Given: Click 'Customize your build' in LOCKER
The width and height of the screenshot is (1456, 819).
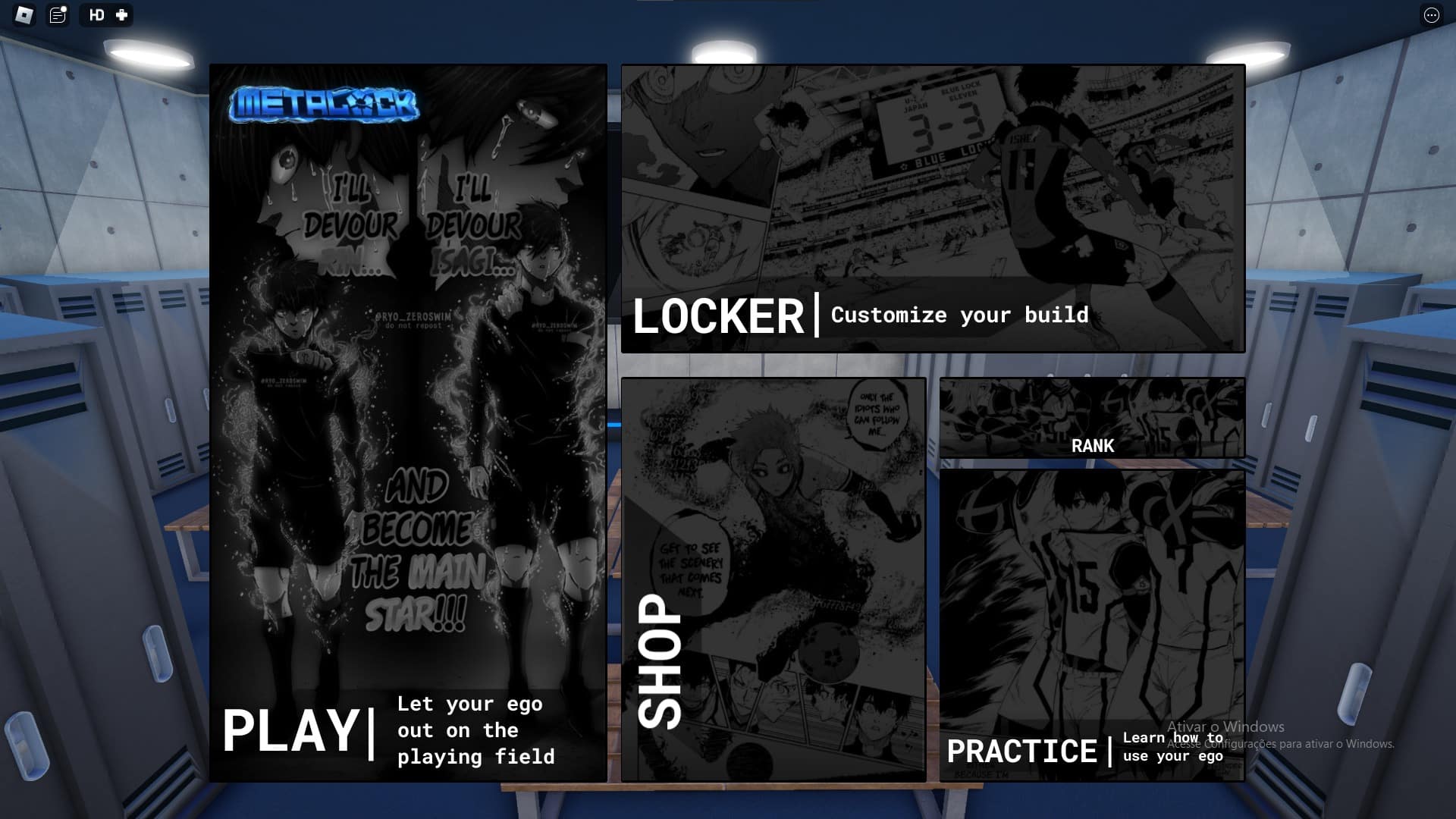Looking at the screenshot, I should pyautogui.click(x=959, y=315).
